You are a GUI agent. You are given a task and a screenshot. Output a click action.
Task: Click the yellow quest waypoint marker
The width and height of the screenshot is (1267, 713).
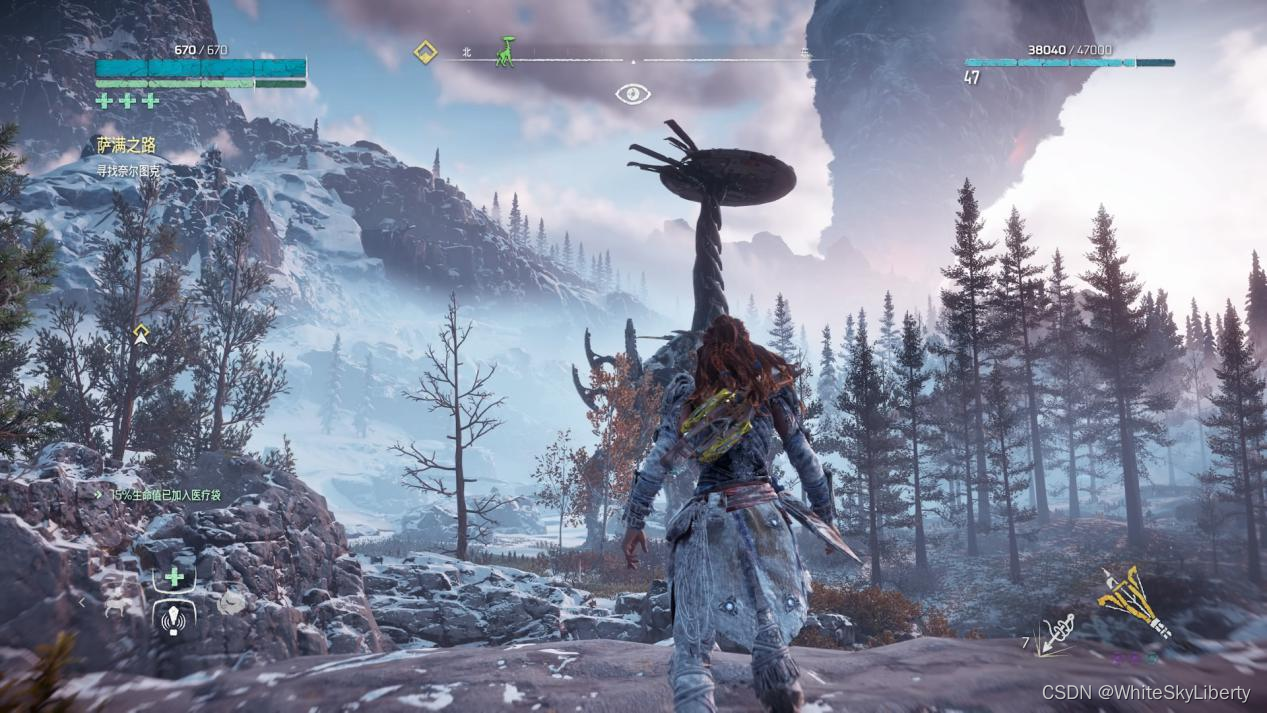coord(141,334)
